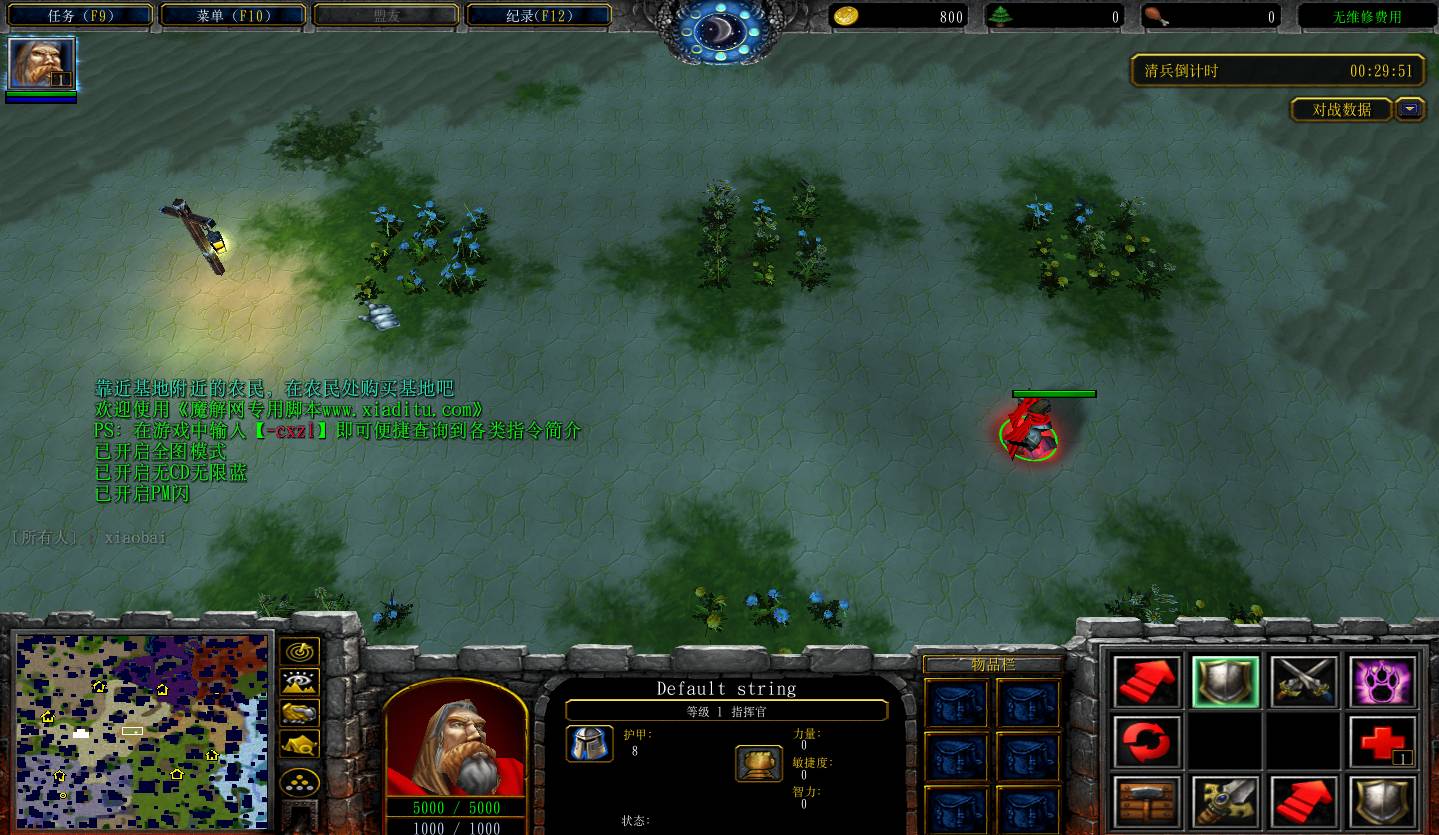Open the 纪录 (F12) log
The height and width of the screenshot is (835, 1439).
539,15
